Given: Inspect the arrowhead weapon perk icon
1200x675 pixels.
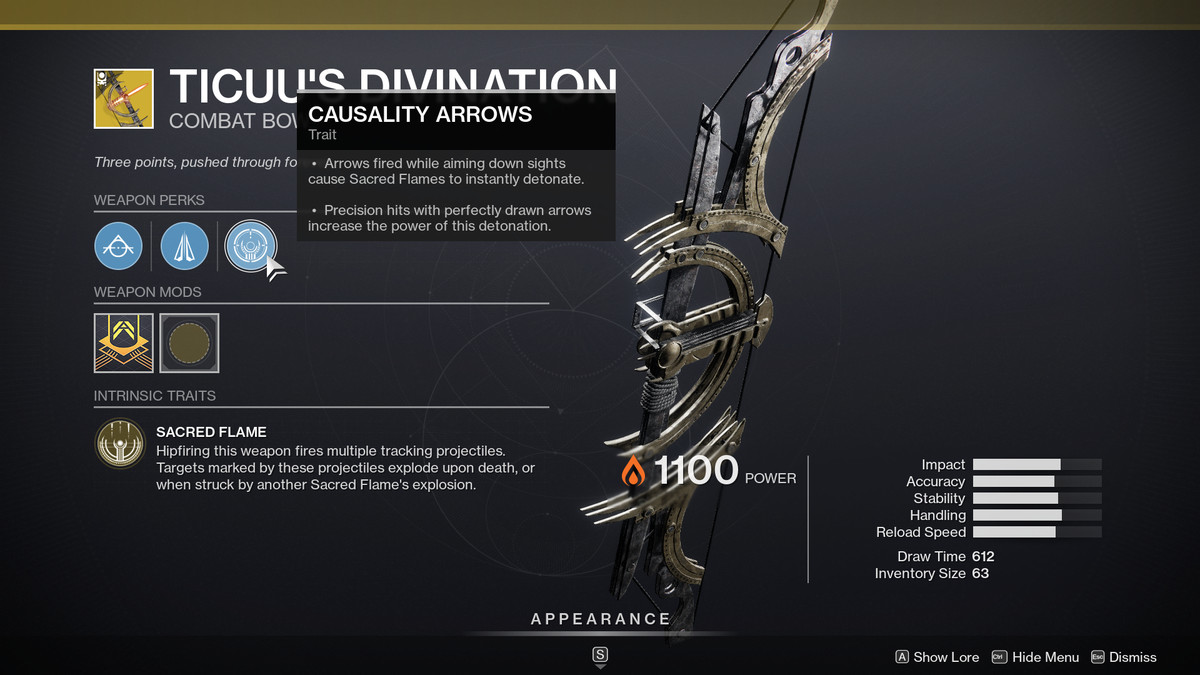Looking at the screenshot, I should (x=184, y=245).
